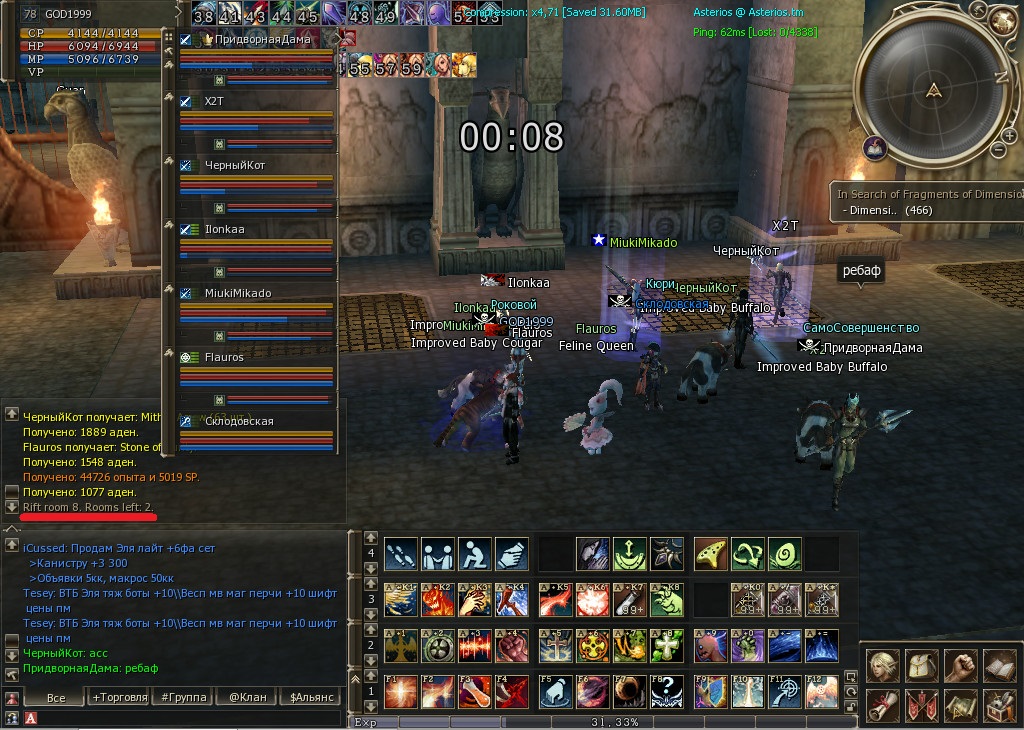Screen dimensions: 1024x730
Task: Use the ocarina item on hotbar 4
Action: point(708,553)
